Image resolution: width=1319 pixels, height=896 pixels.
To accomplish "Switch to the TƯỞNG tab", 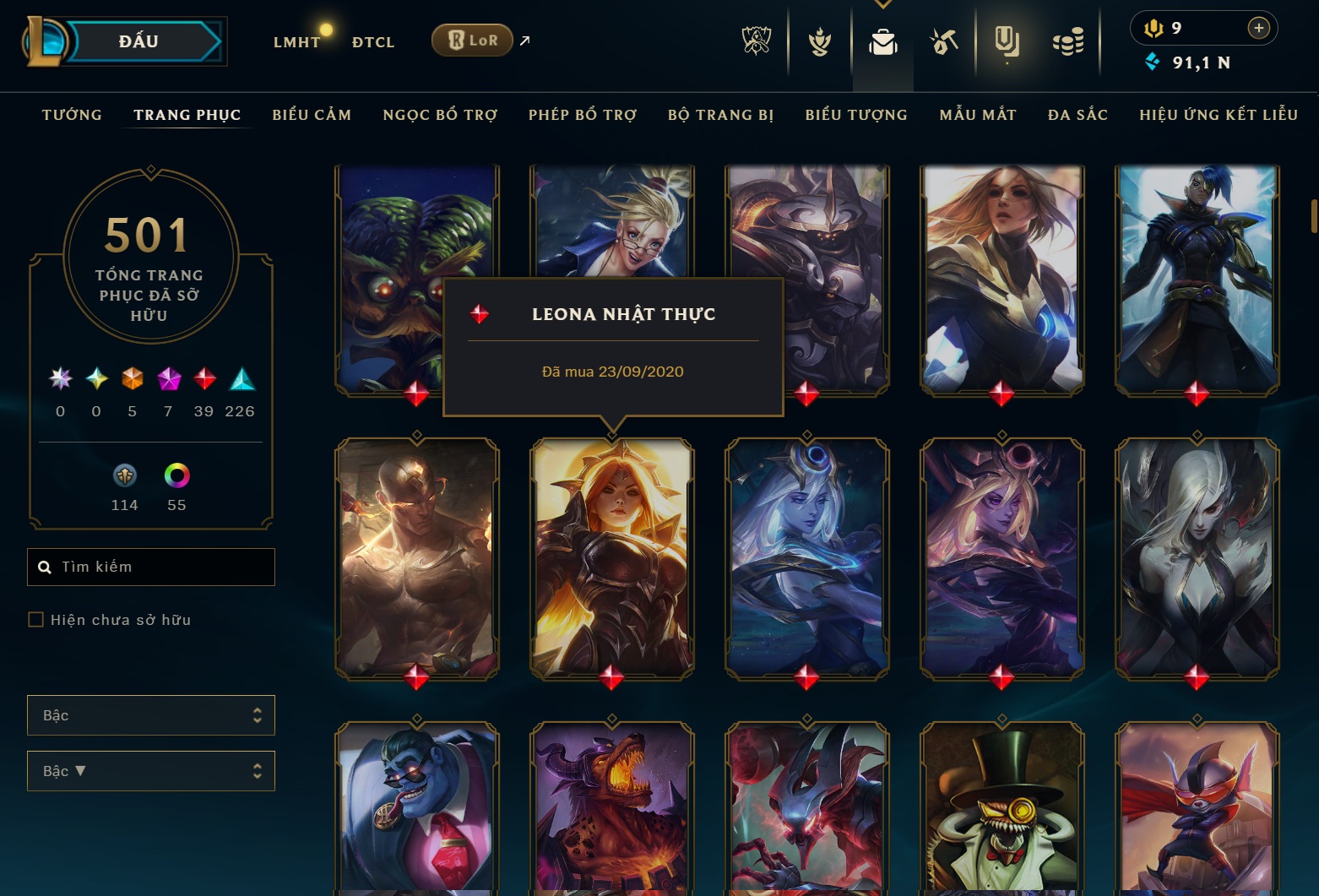I will (x=72, y=114).
